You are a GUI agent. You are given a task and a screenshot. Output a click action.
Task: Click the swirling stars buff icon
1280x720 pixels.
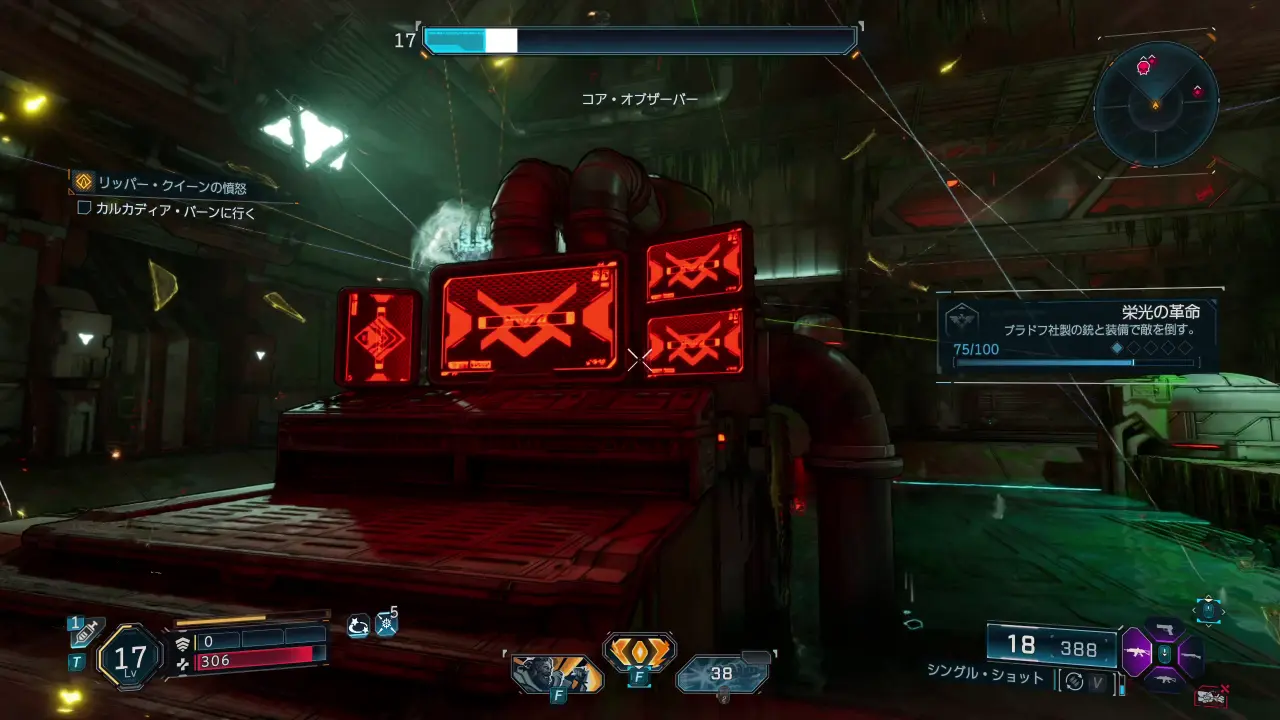tap(358, 625)
